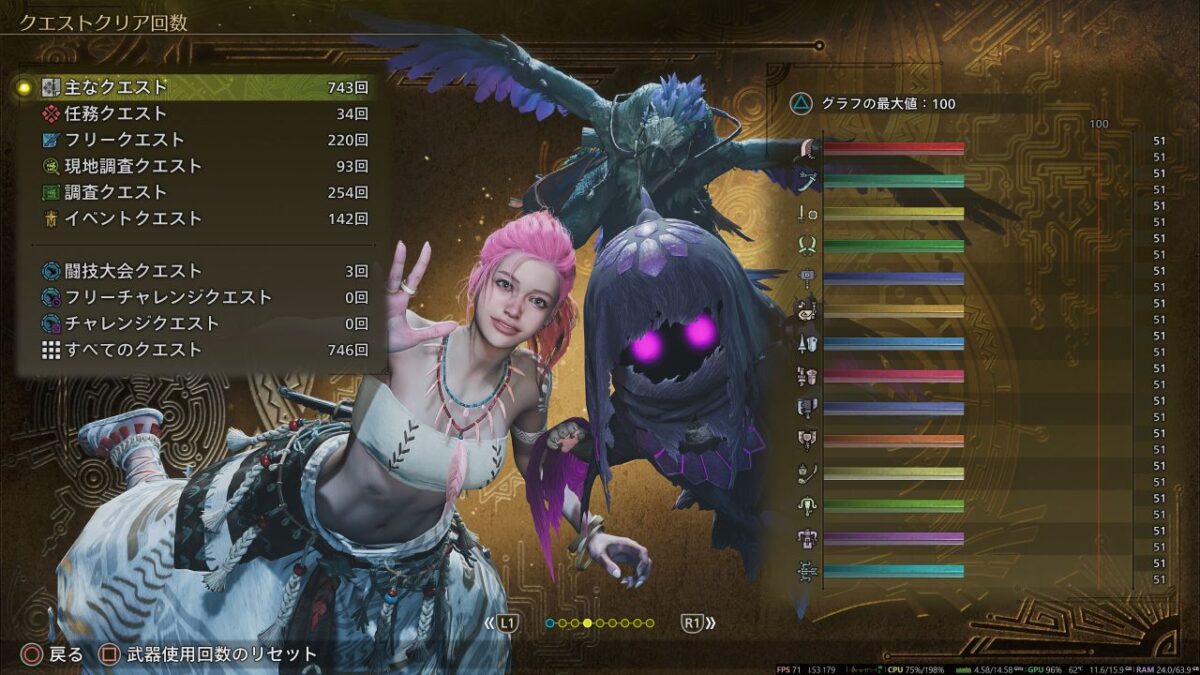
Task: Jump to the first page indicator dot
Action: coord(550,623)
